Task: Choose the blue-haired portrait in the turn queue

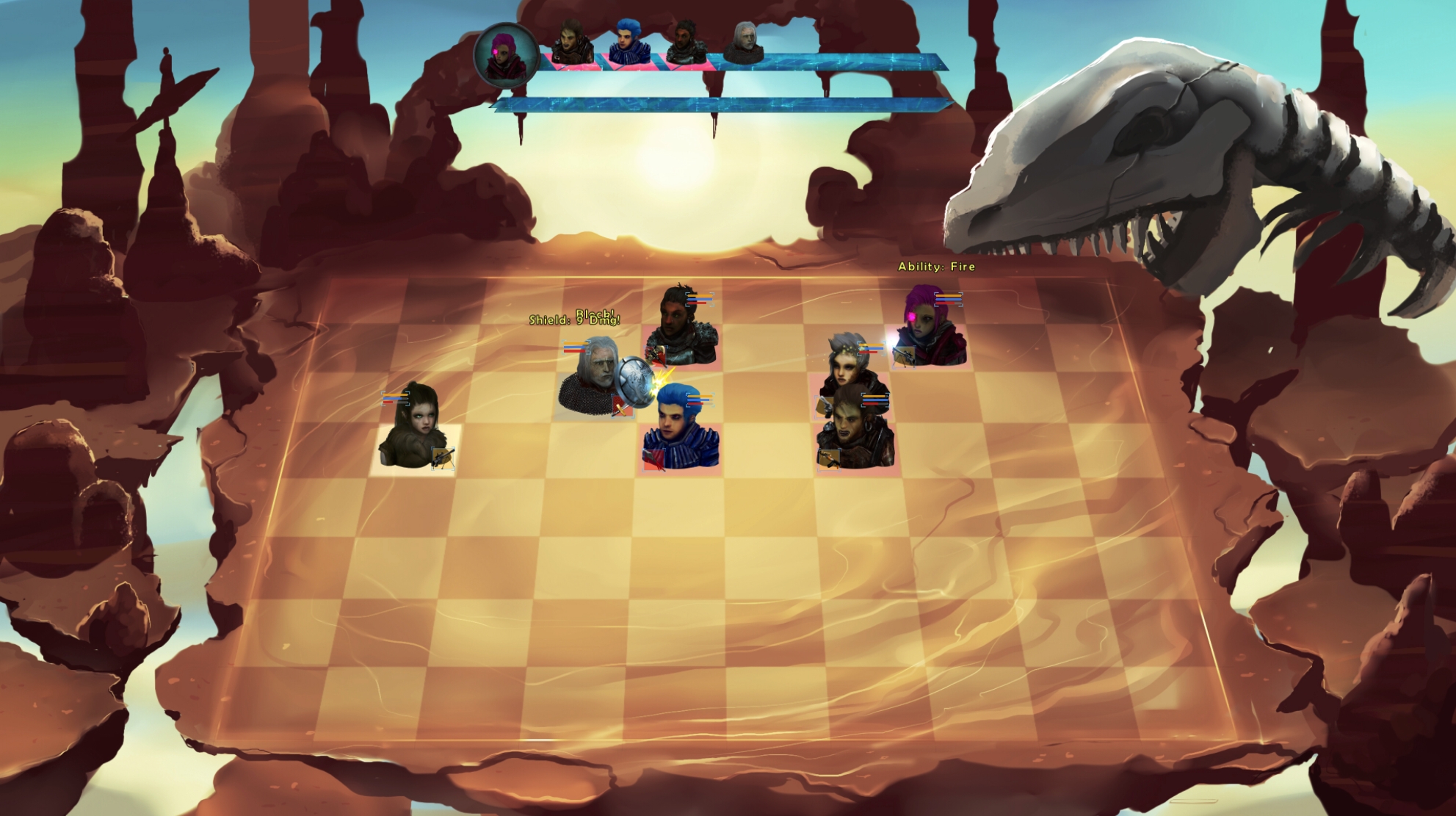Action: point(629,42)
